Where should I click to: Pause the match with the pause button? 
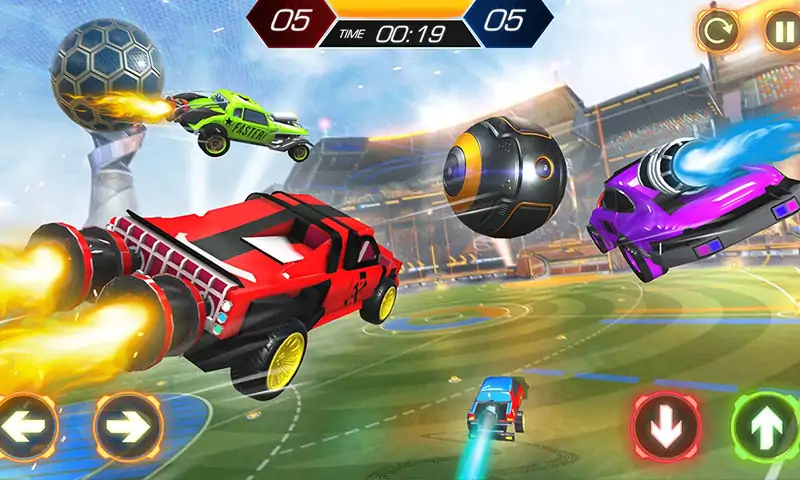(781, 31)
